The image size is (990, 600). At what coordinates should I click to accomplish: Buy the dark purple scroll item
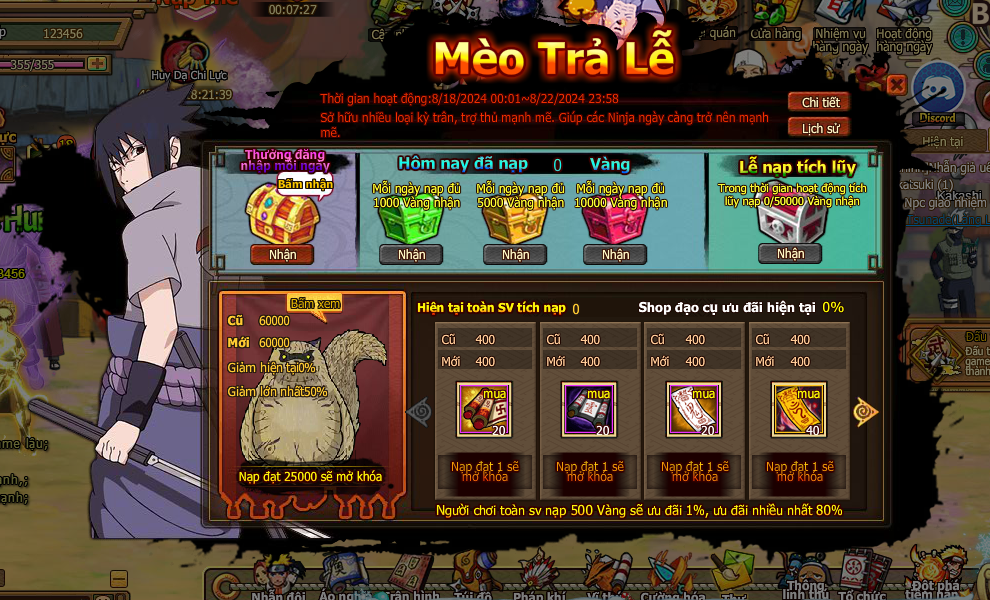click(589, 410)
